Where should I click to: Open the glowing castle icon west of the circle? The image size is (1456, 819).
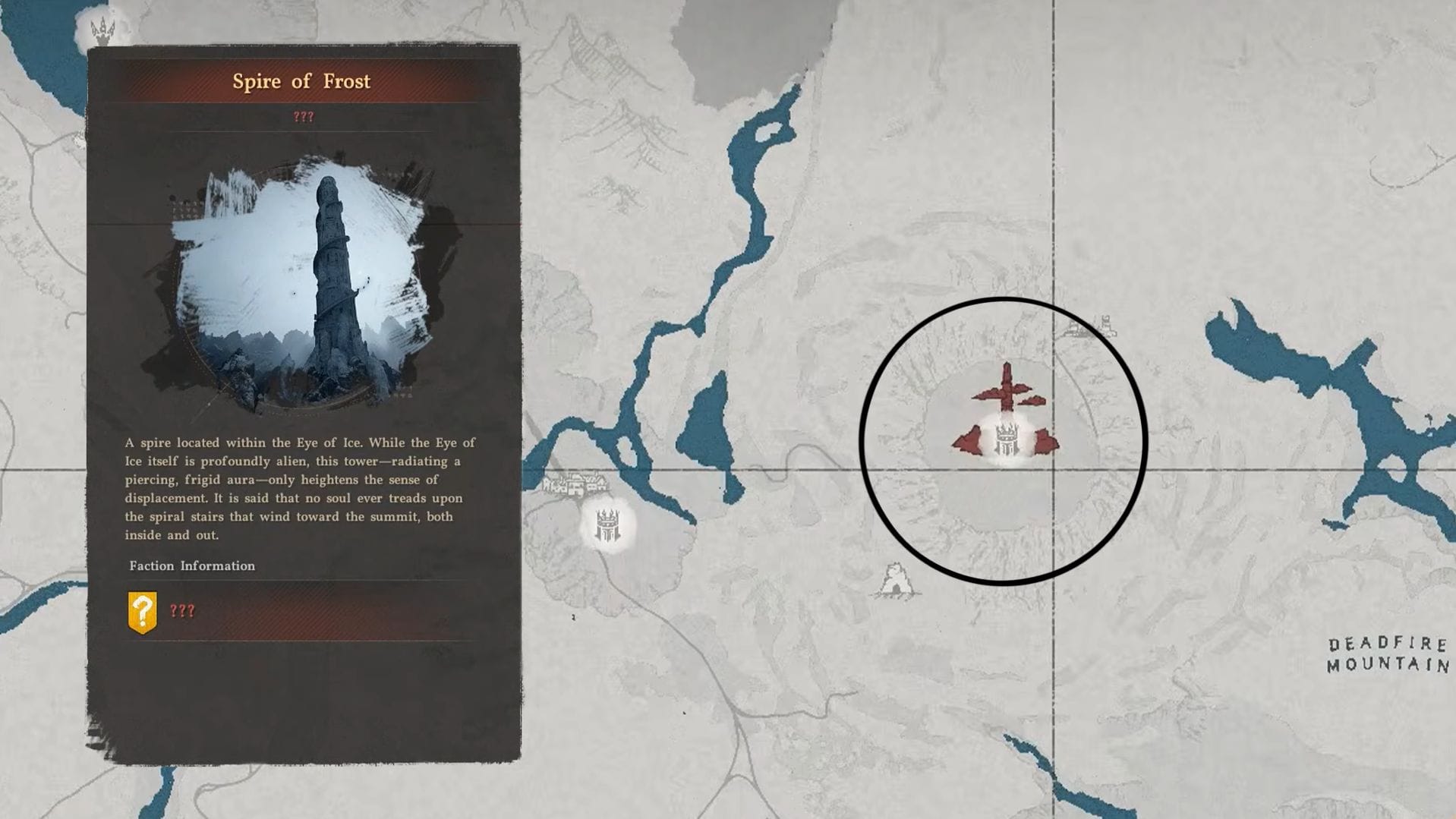[x=607, y=526]
